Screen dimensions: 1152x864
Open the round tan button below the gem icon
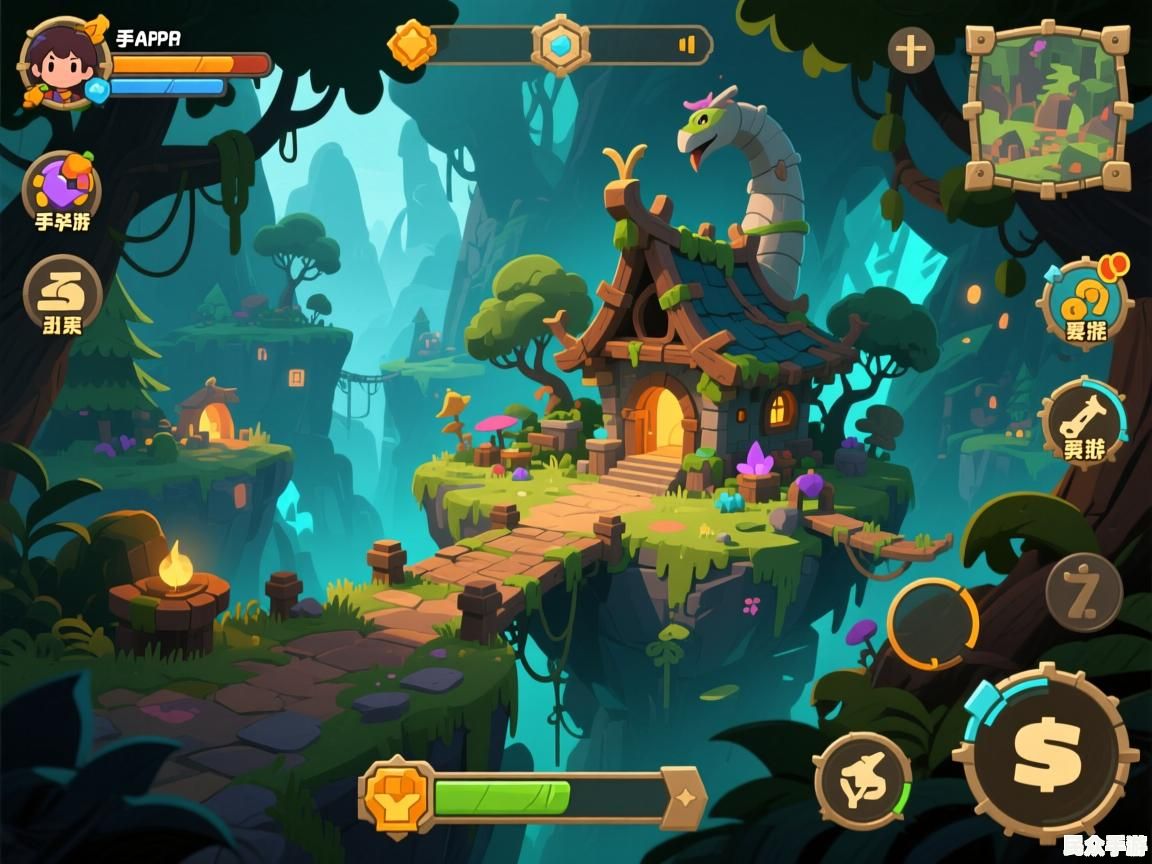coord(62,294)
